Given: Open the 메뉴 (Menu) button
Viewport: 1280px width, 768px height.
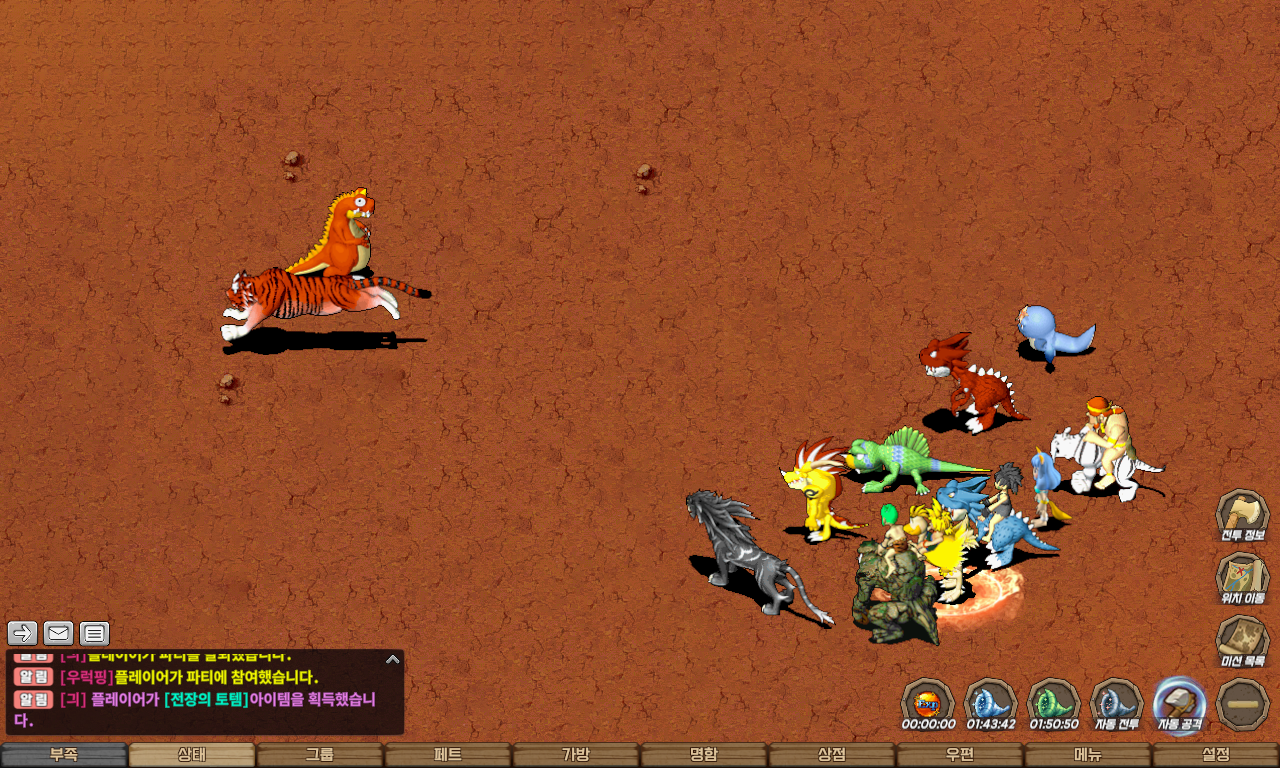Looking at the screenshot, I should coord(1088,755).
